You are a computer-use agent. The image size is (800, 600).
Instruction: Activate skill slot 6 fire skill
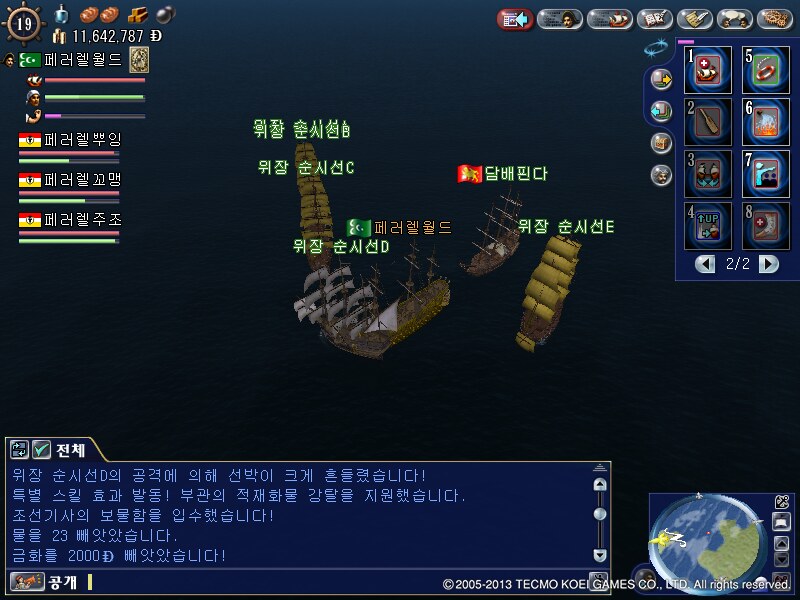point(766,122)
